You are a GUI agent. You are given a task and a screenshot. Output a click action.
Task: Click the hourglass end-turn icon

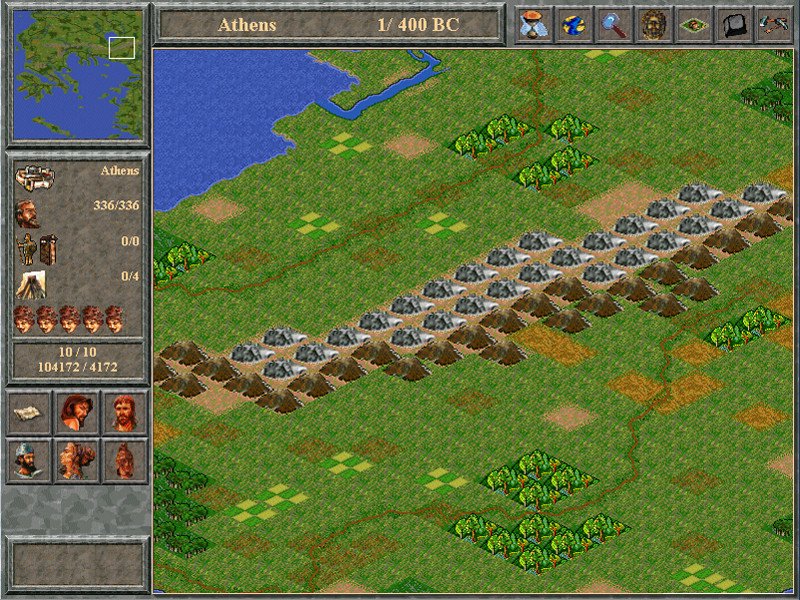tap(535, 24)
